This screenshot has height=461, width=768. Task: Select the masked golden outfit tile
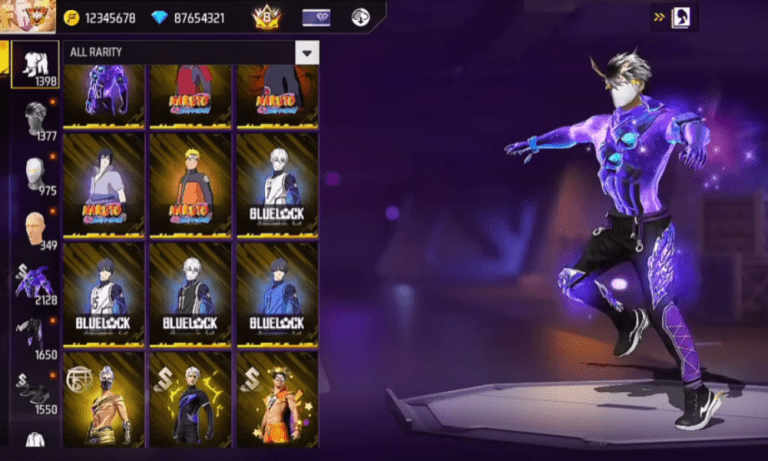click(104, 399)
